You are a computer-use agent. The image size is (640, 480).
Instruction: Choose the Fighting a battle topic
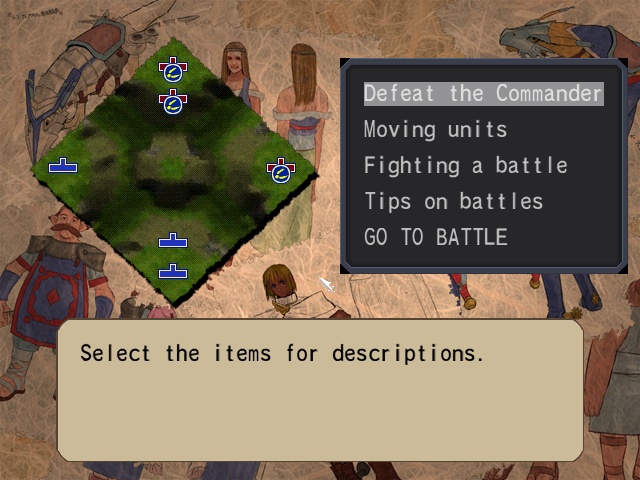pyautogui.click(x=465, y=166)
